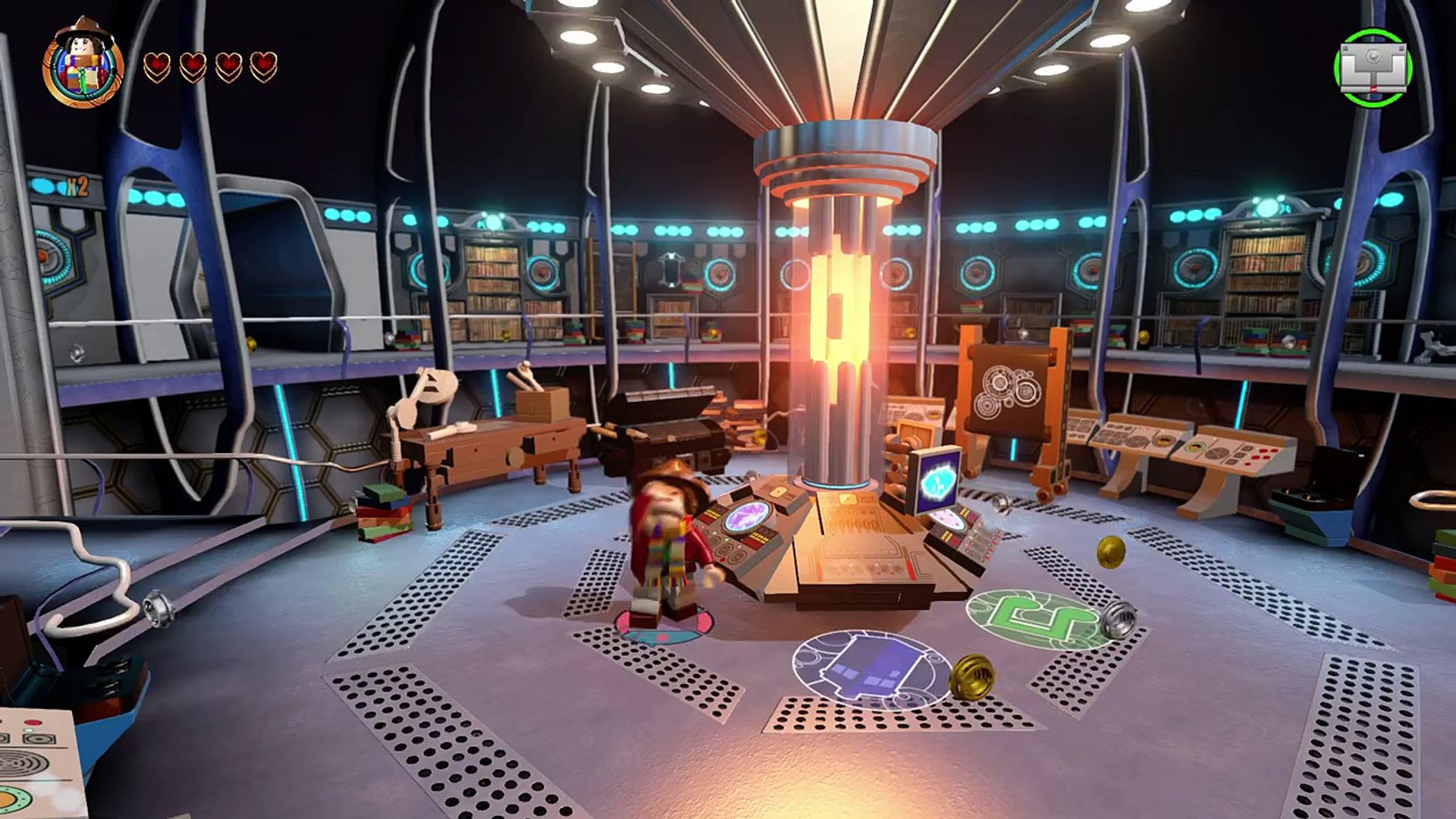Open the green-ringed toy pad icon
Screen dimensions: 1456x819
click(1373, 68)
